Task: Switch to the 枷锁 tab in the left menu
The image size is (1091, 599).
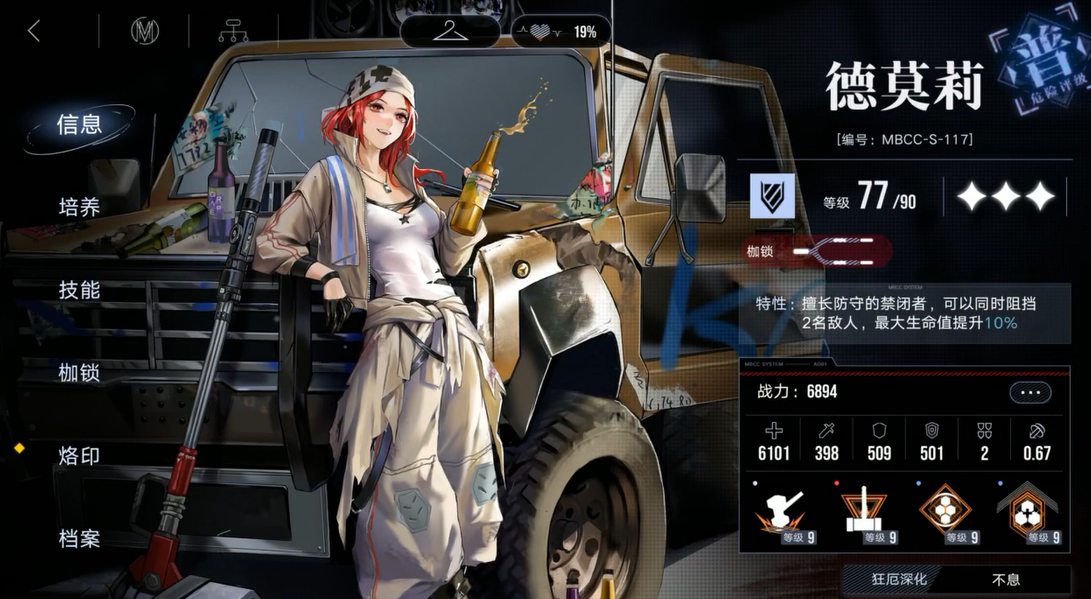Action: click(x=79, y=373)
